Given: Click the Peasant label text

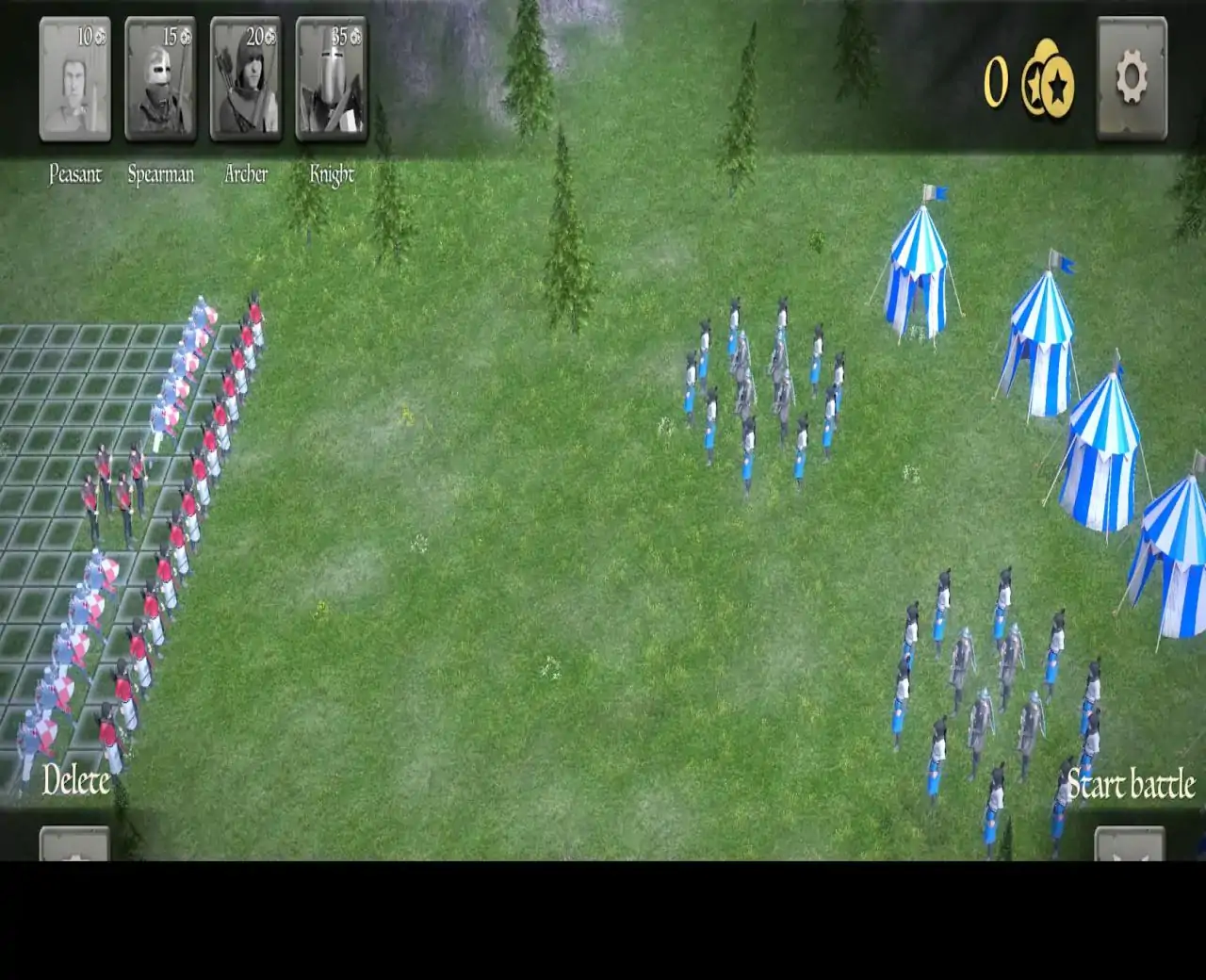Looking at the screenshot, I should tap(75, 174).
